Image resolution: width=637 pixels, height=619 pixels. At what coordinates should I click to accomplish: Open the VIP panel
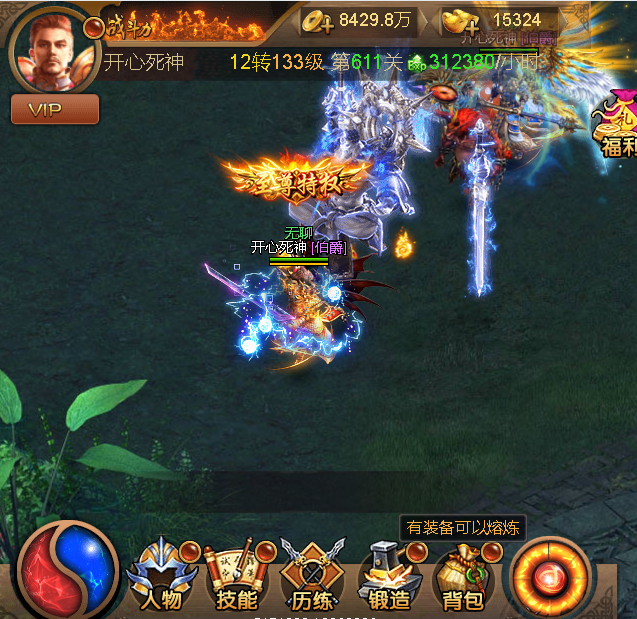pyautogui.click(x=54, y=109)
